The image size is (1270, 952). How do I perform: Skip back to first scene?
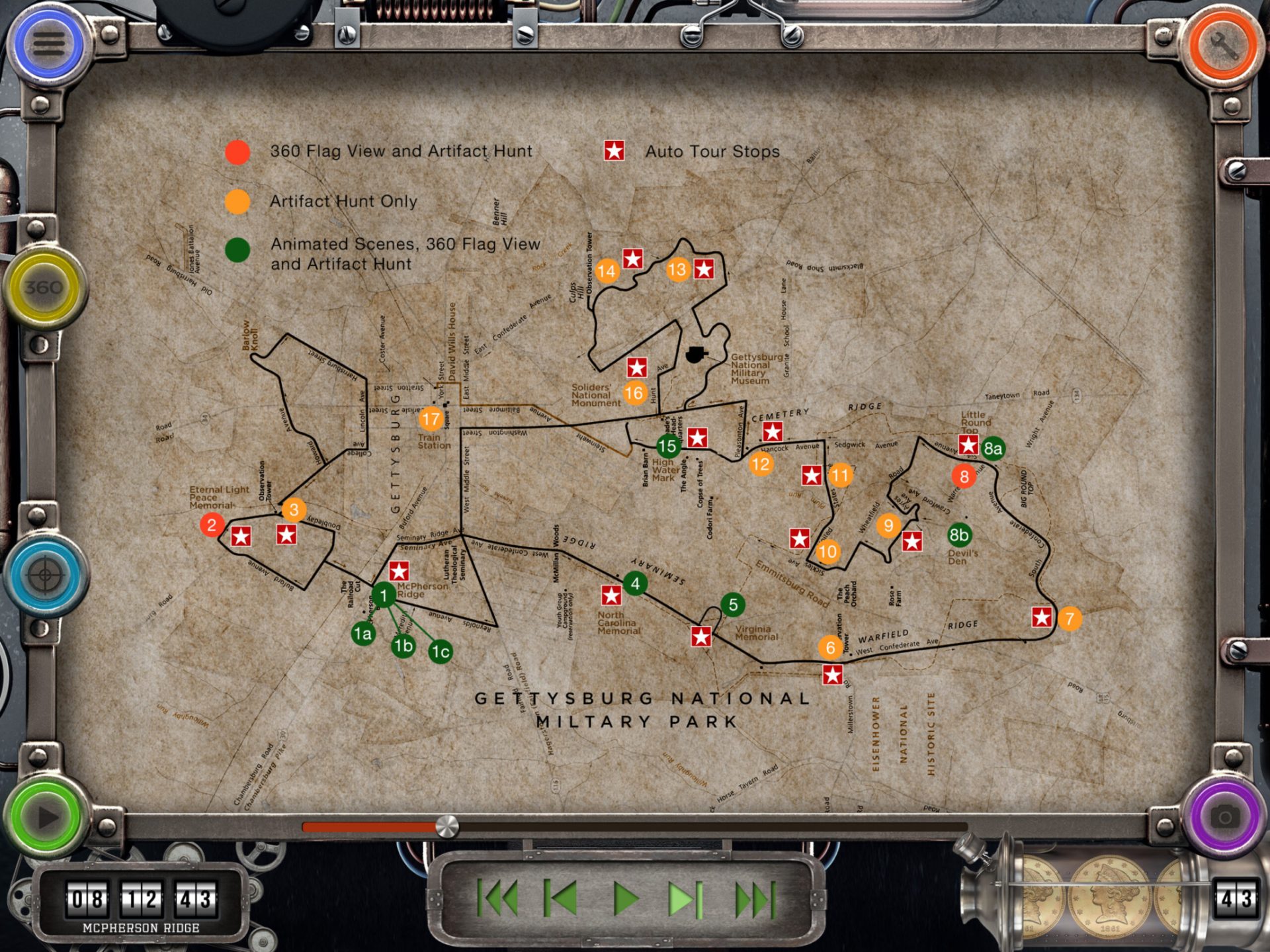click(498, 898)
